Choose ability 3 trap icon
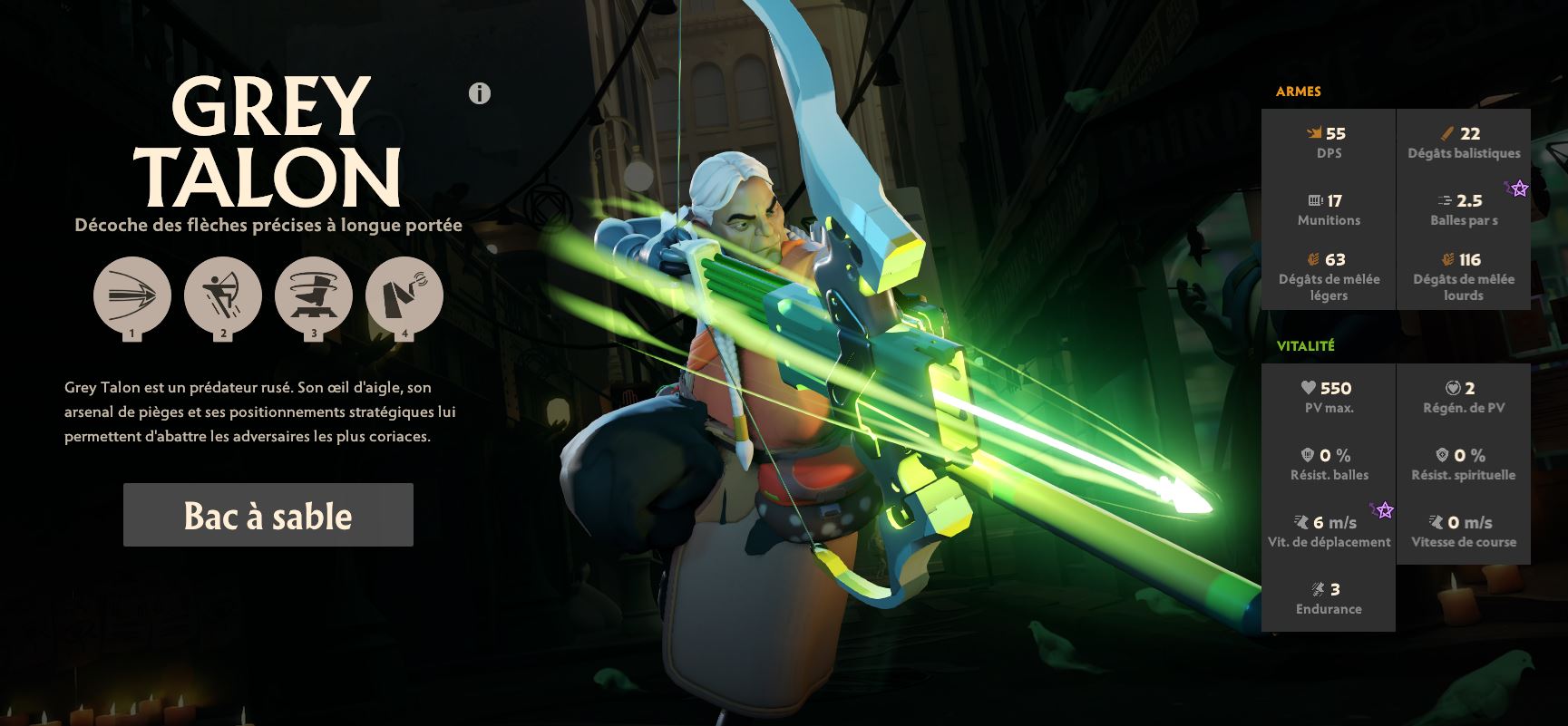The image size is (1568, 726). coord(313,295)
